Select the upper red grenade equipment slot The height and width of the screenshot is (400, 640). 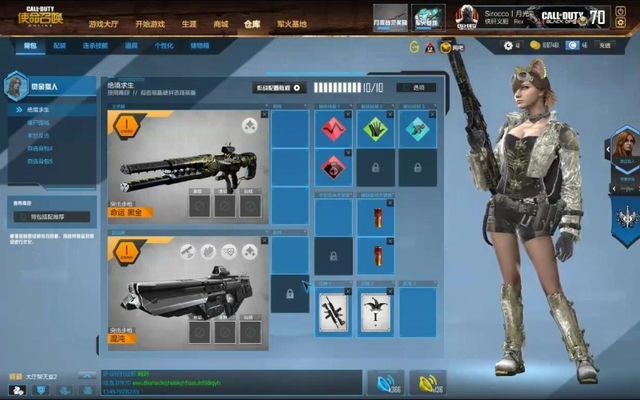377,217
